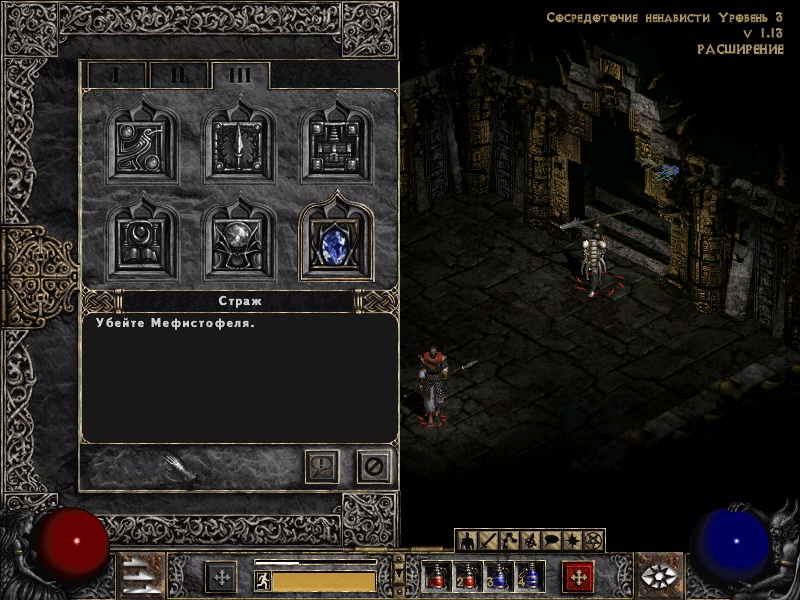Viewport: 800px width, 600px height.
Task: Select the blue gem Guardian quest icon
Action: point(337,241)
